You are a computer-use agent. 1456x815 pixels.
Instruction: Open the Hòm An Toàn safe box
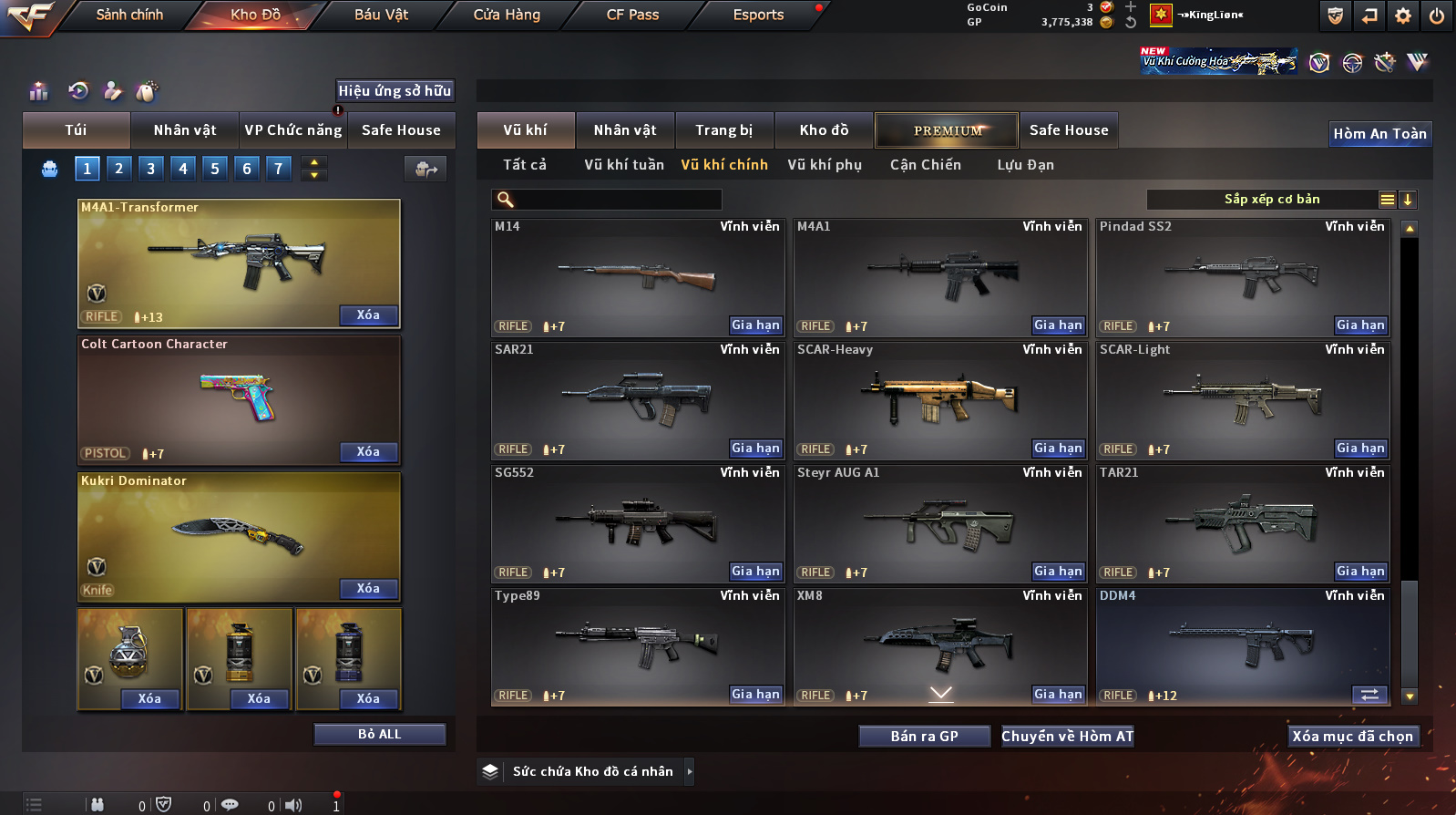tap(1379, 134)
